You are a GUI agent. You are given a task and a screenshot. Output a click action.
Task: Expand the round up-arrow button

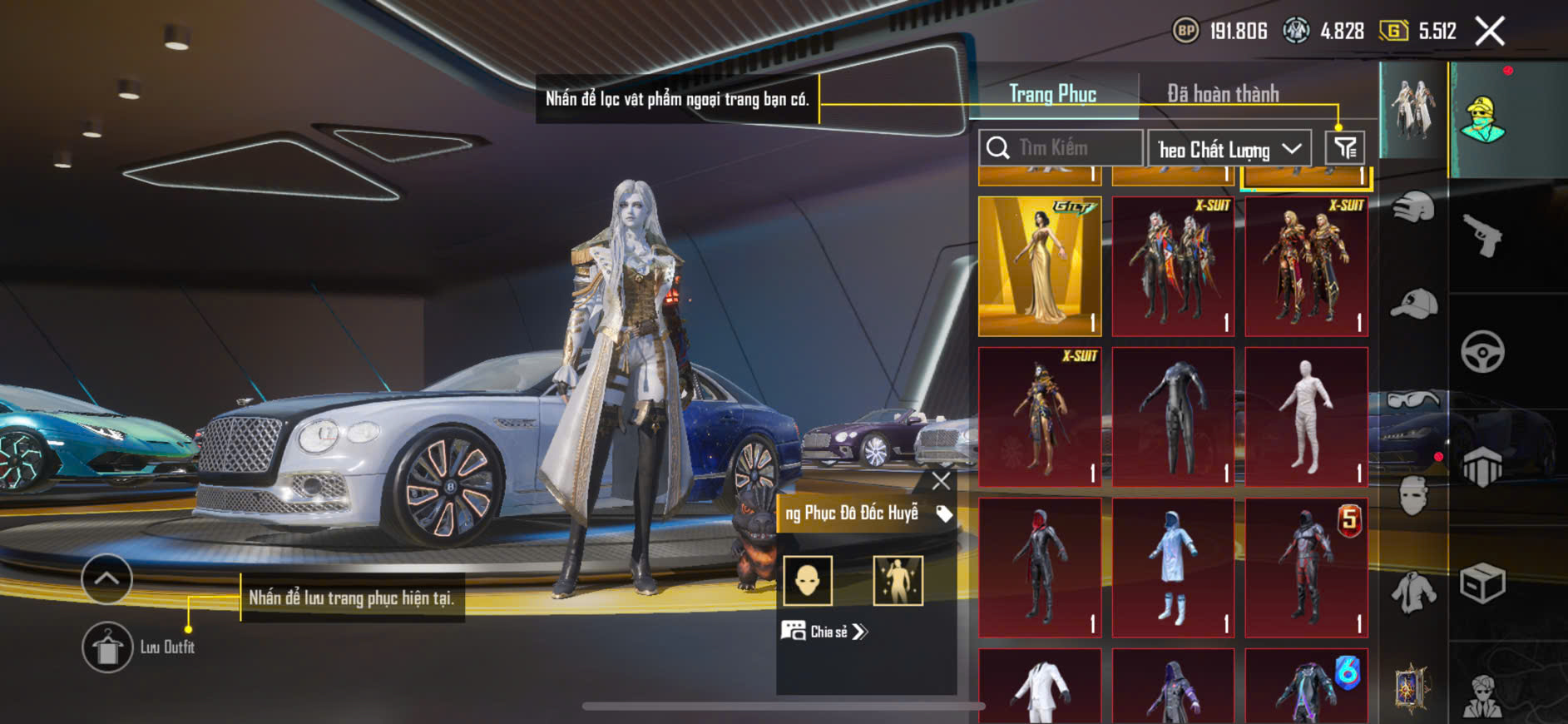pyautogui.click(x=106, y=578)
